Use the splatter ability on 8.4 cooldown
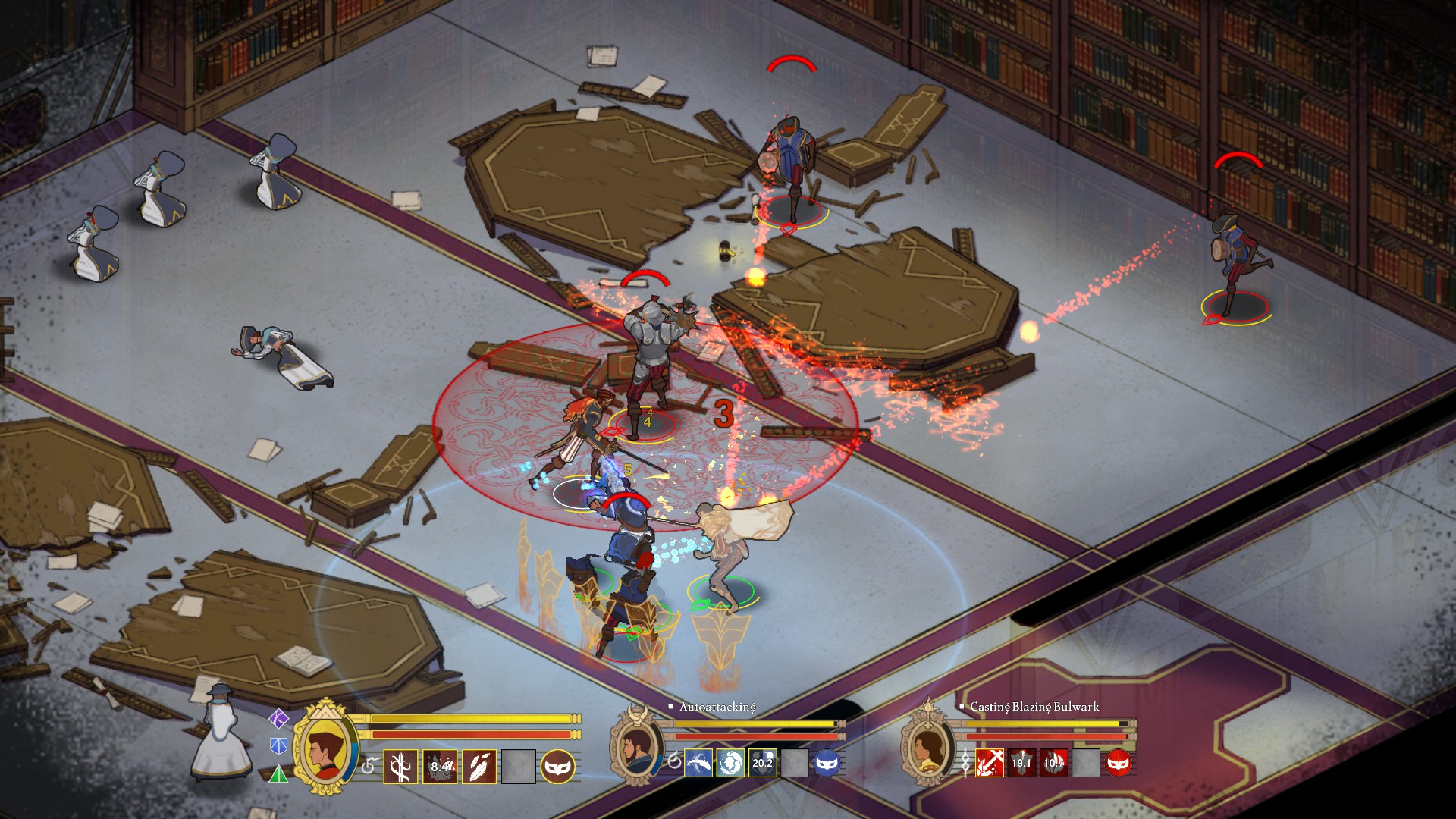 pyautogui.click(x=440, y=766)
